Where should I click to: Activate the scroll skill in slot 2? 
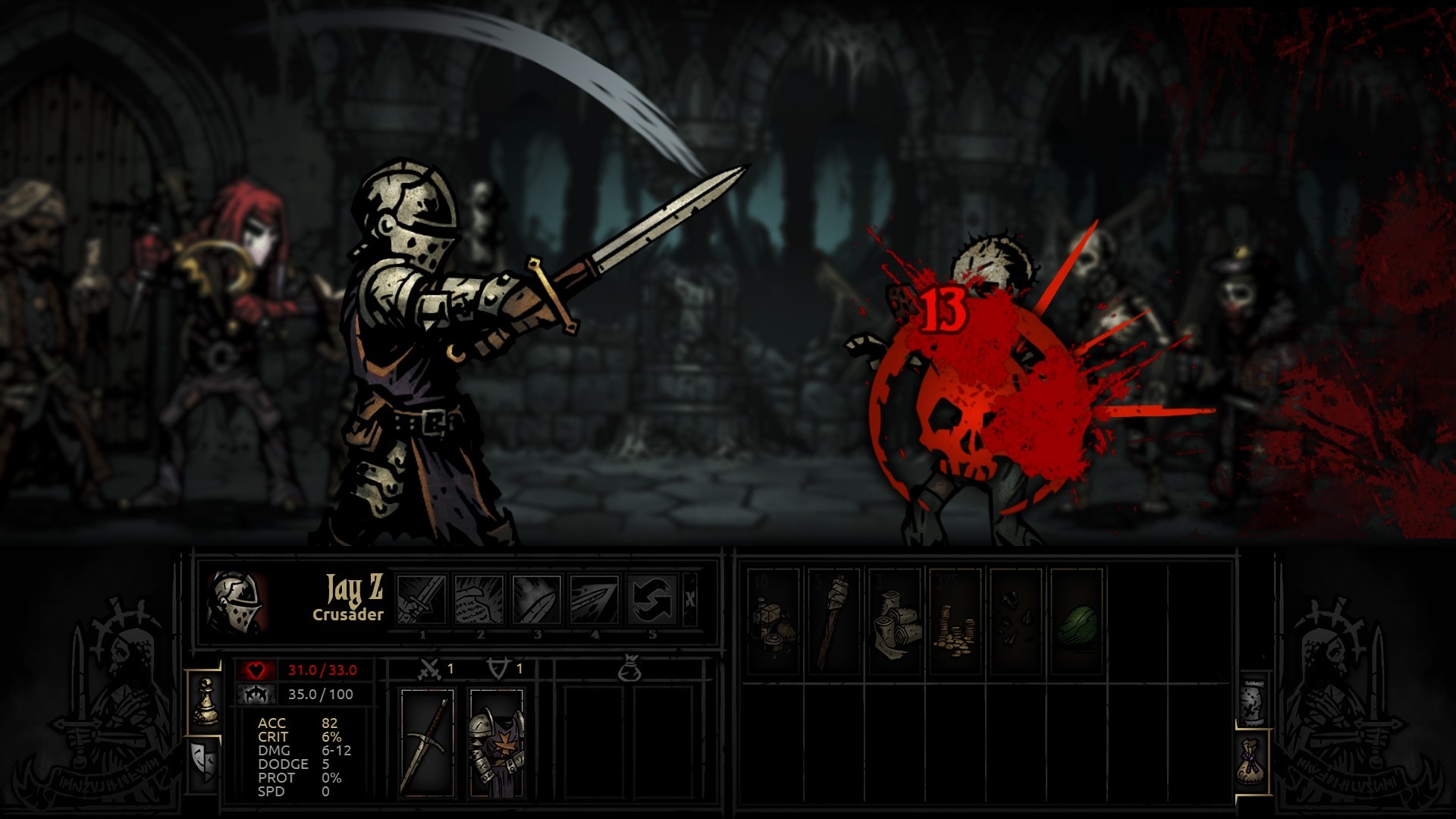coord(479,599)
